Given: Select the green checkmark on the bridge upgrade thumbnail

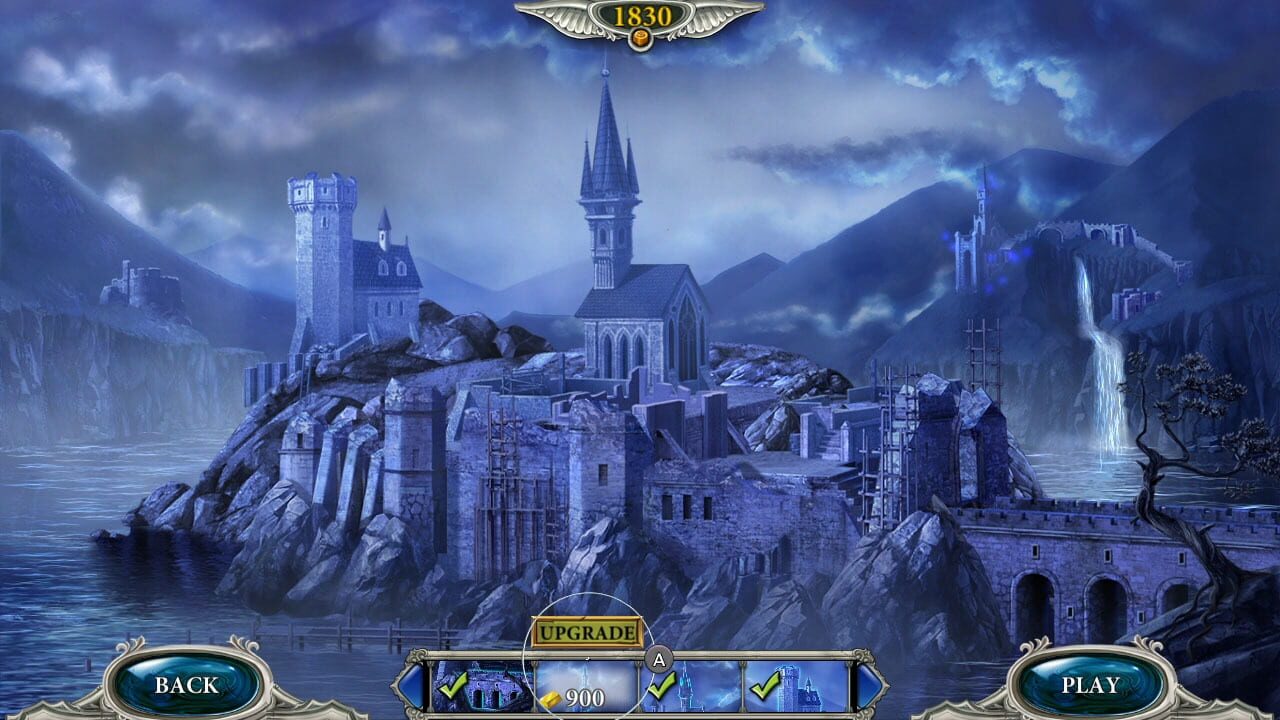Looking at the screenshot, I should (x=453, y=688).
